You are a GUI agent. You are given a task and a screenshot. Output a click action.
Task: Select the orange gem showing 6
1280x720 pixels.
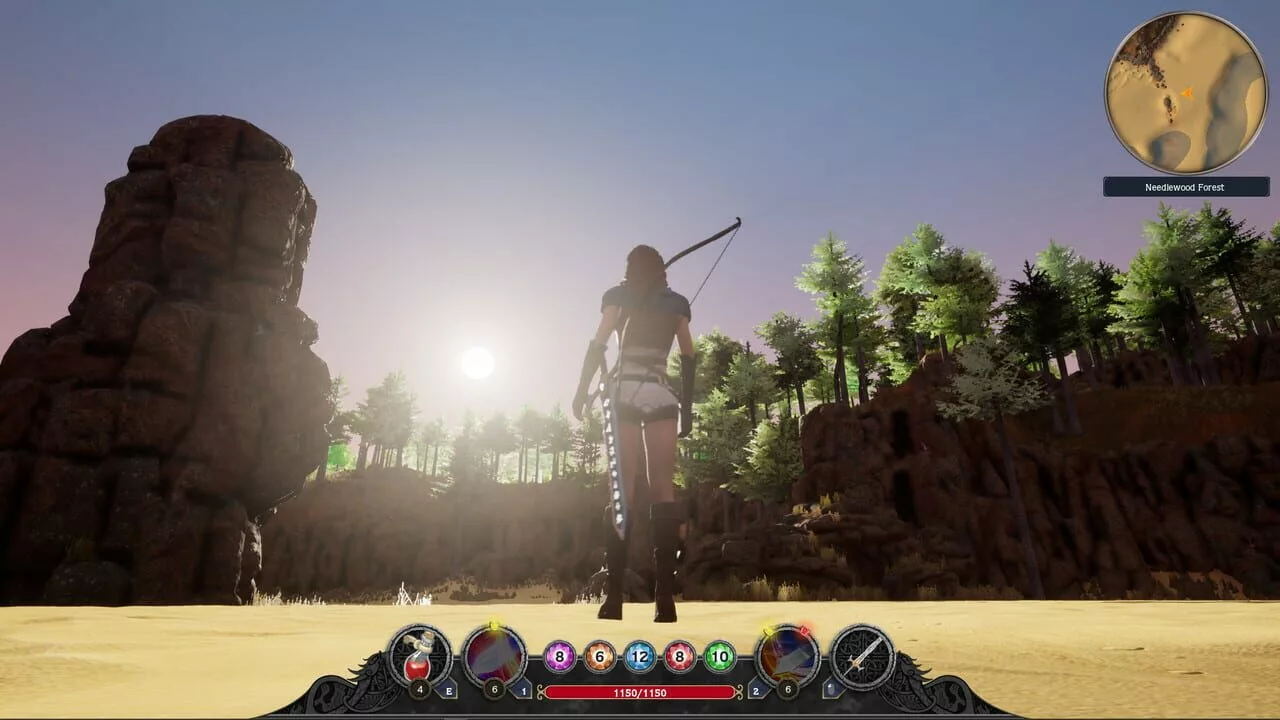click(600, 657)
